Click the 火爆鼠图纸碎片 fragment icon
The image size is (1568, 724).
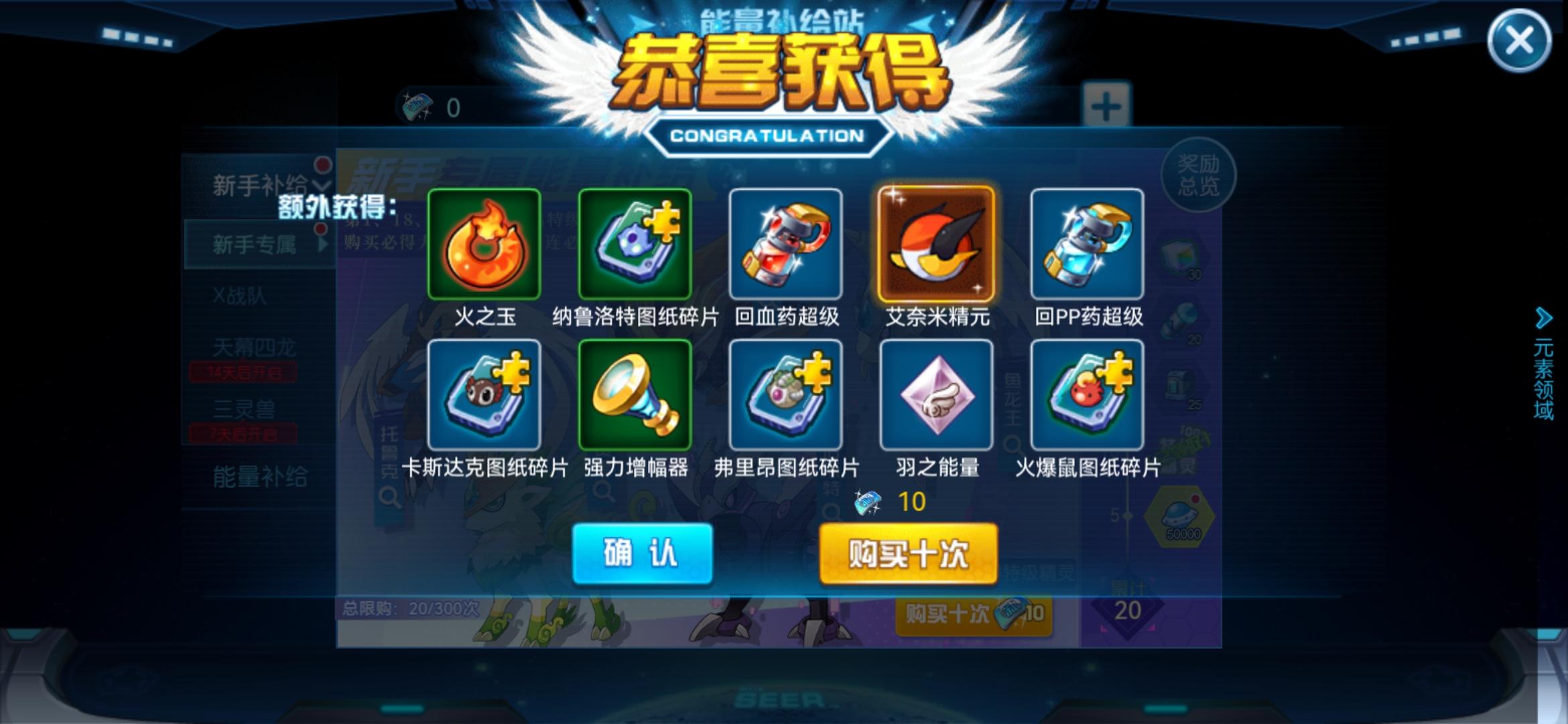pos(1087,396)
